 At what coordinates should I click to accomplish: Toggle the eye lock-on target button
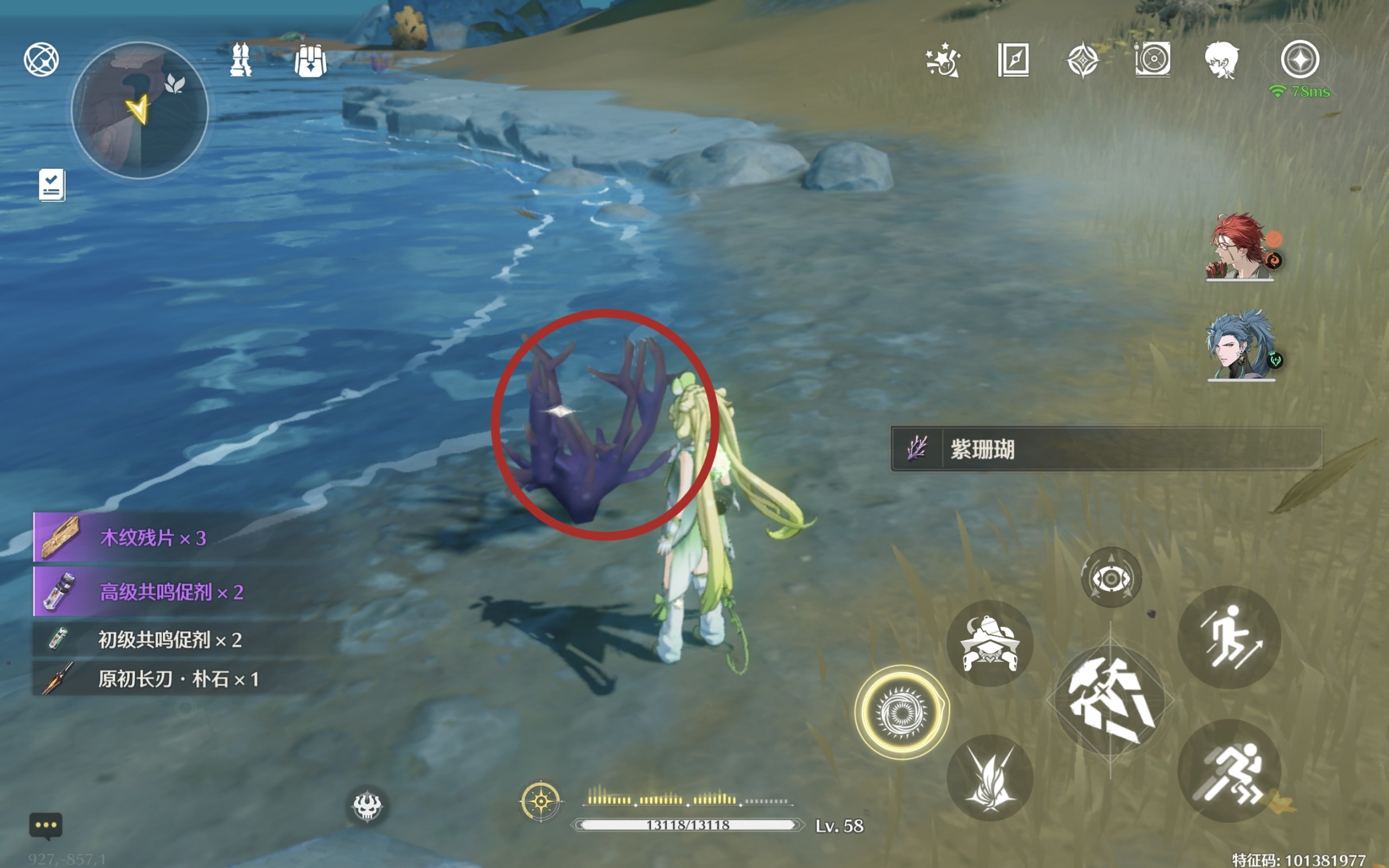click(x=1111, y=578)
